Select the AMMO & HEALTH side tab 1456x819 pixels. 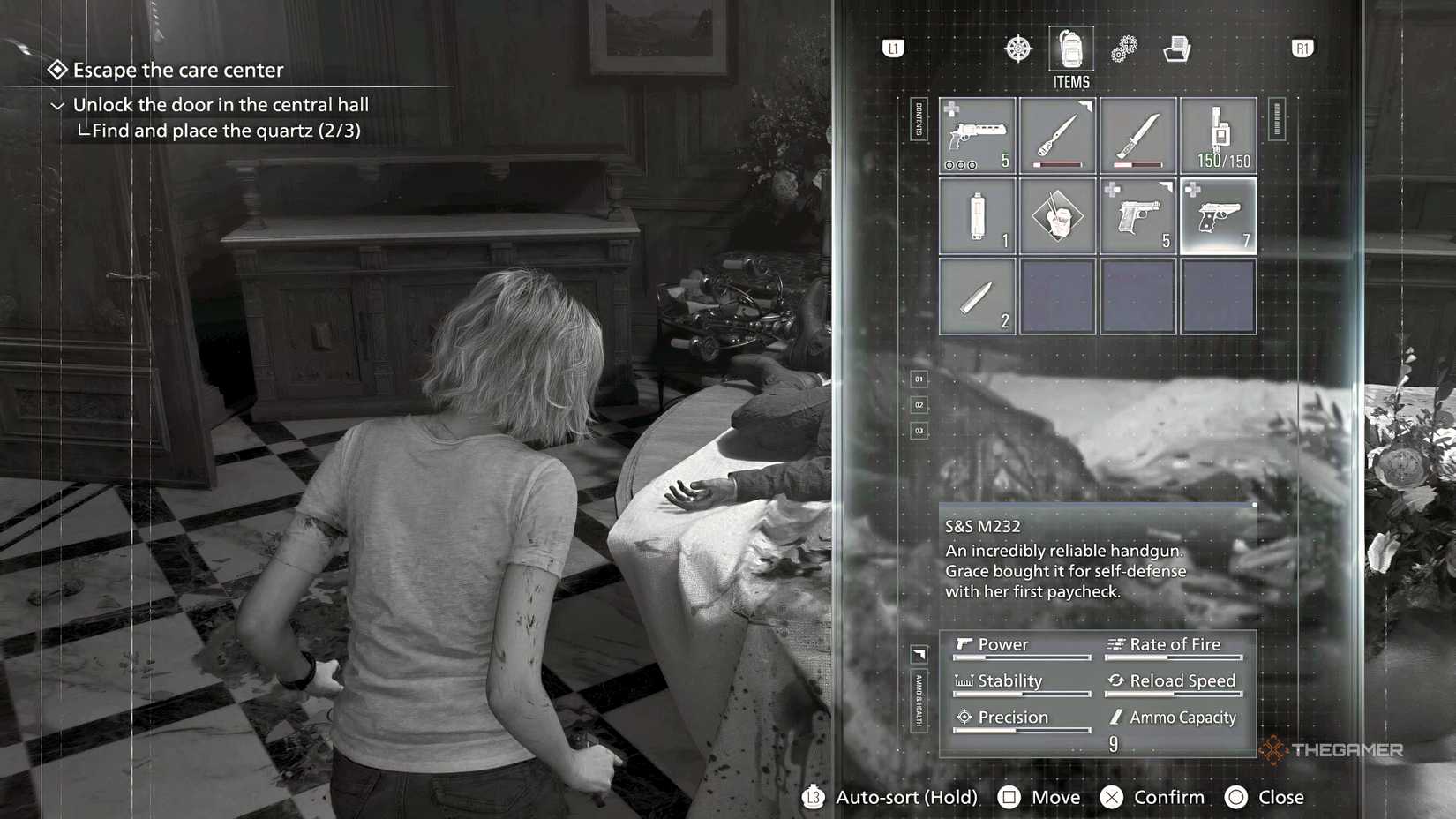tap(918, 702)
